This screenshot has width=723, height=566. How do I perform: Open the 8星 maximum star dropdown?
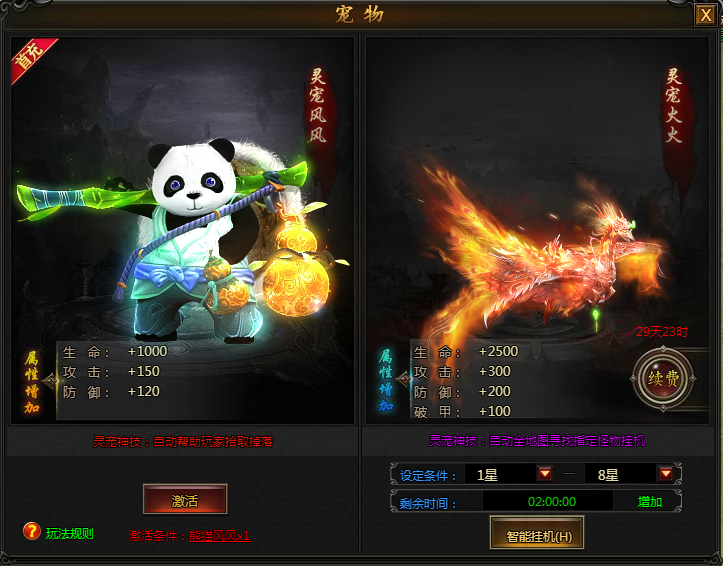point(665,473)
